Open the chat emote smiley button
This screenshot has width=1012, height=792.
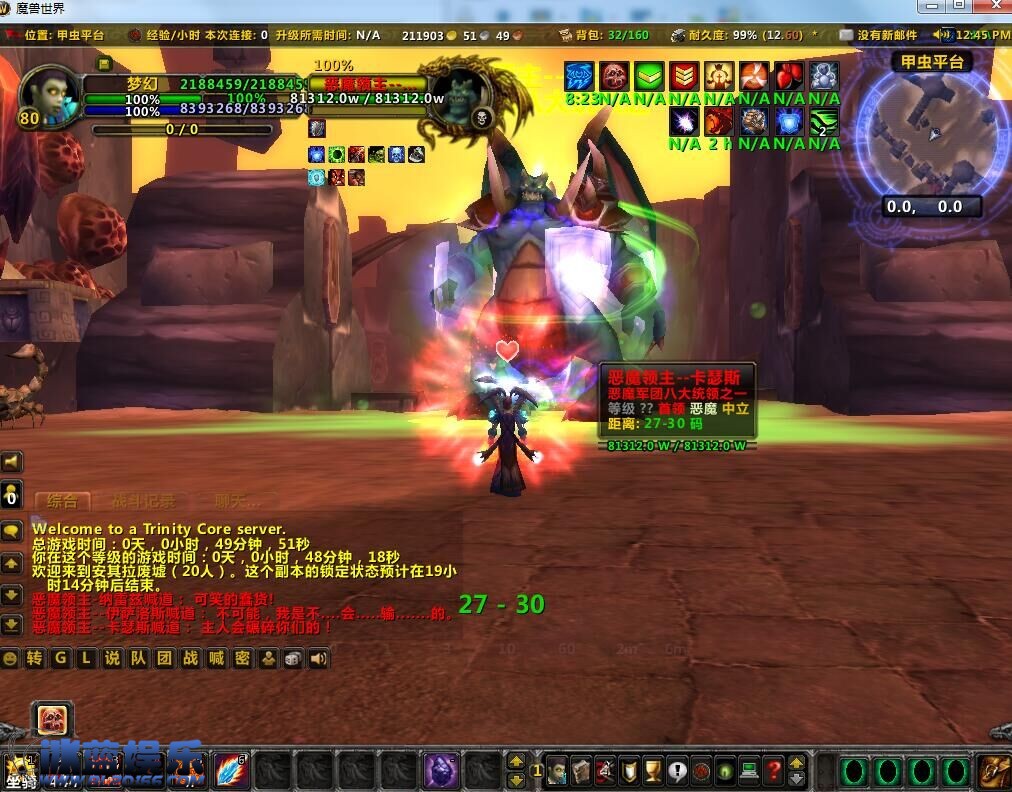click(11, 658)
